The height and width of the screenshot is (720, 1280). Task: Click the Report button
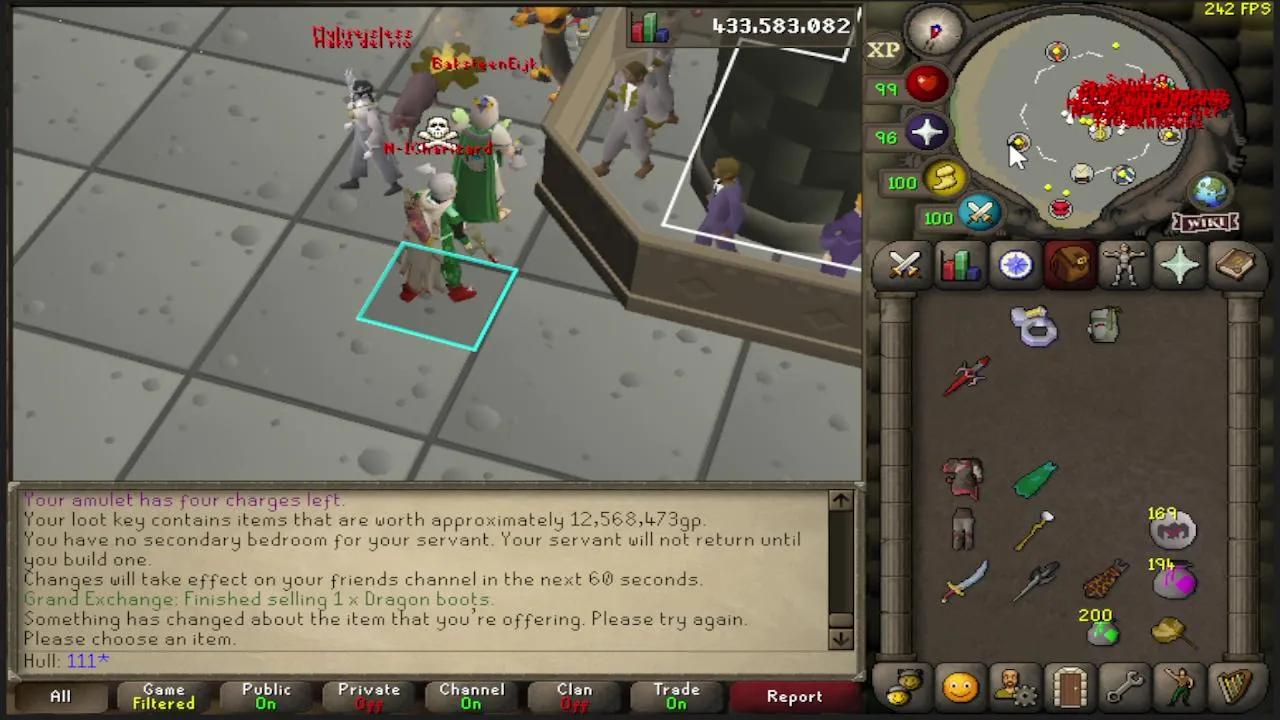(x=794, y=696)
